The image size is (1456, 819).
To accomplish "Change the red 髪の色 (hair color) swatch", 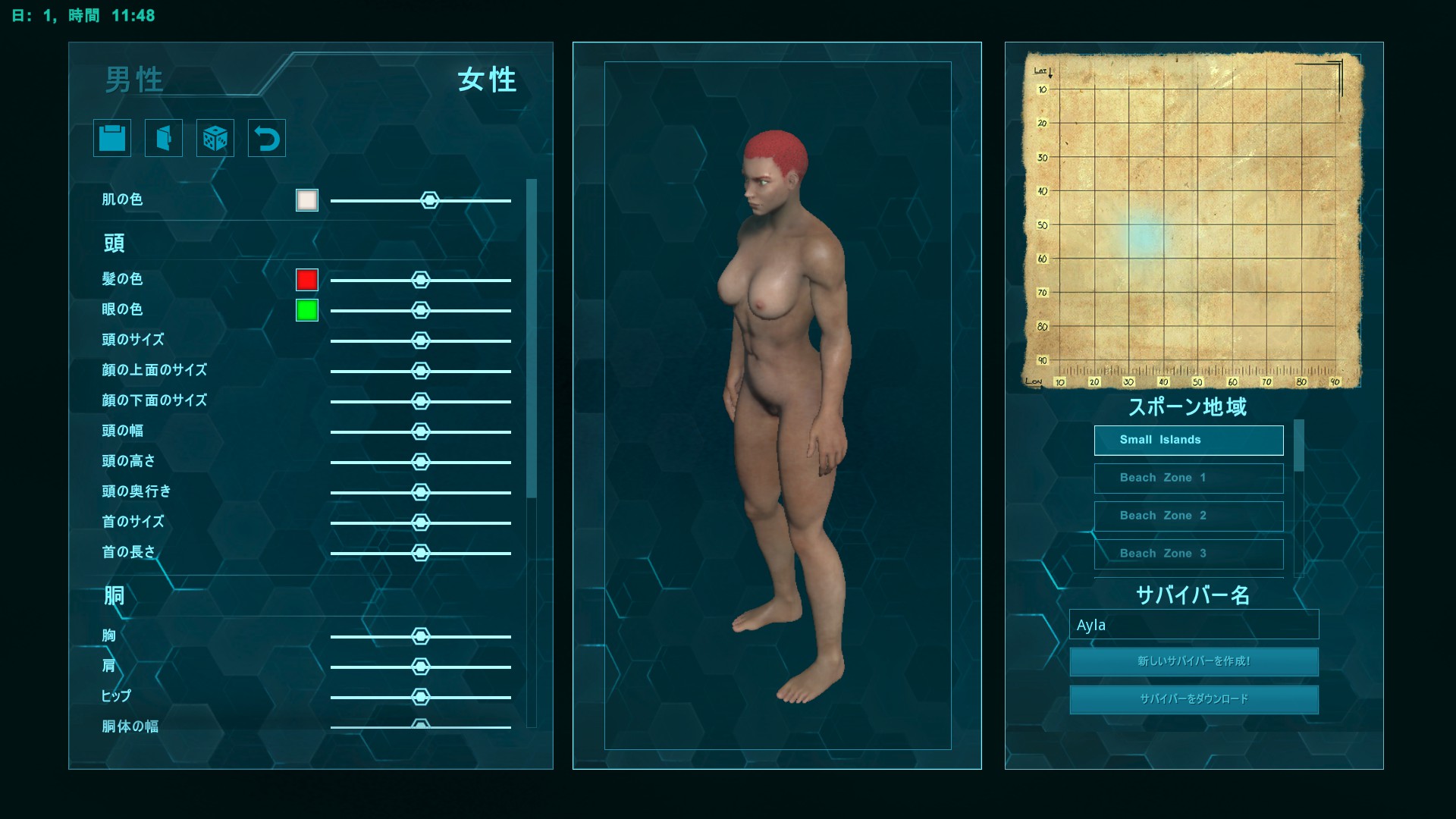I will [x=306, y=279].
